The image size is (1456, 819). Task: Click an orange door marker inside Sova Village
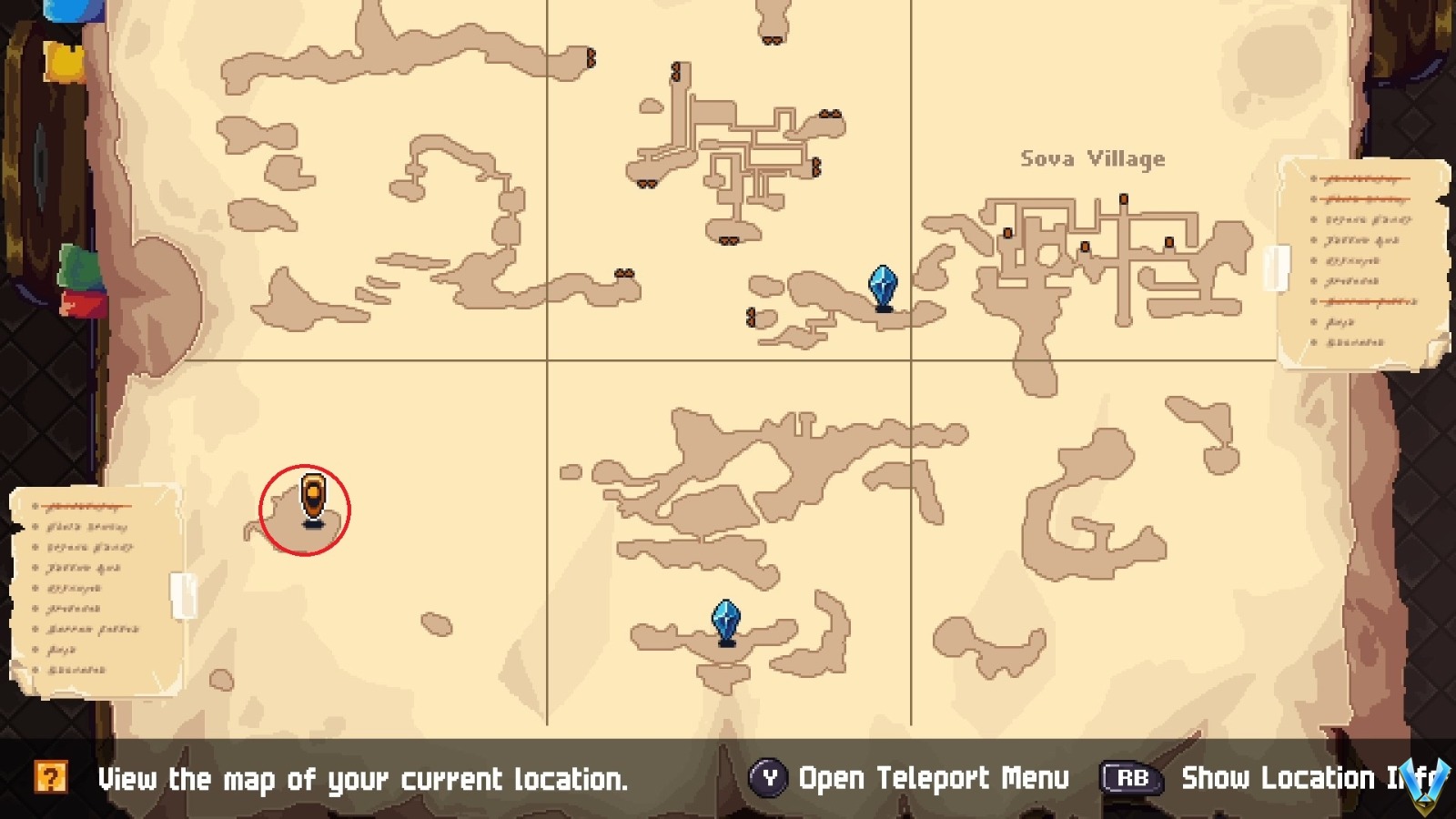[1123, 199]
